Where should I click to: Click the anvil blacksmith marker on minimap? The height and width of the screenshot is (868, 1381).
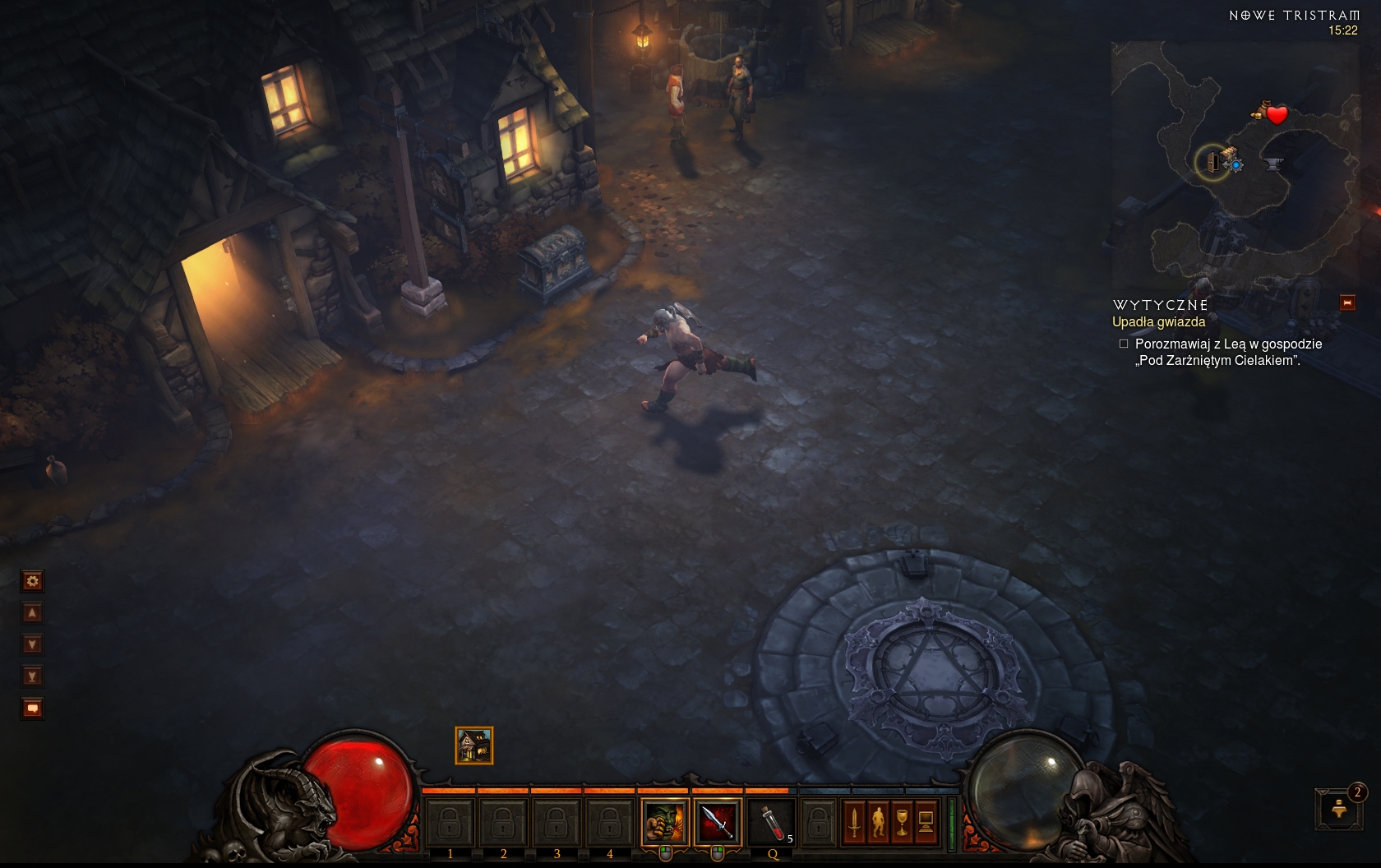(1273, 164)
